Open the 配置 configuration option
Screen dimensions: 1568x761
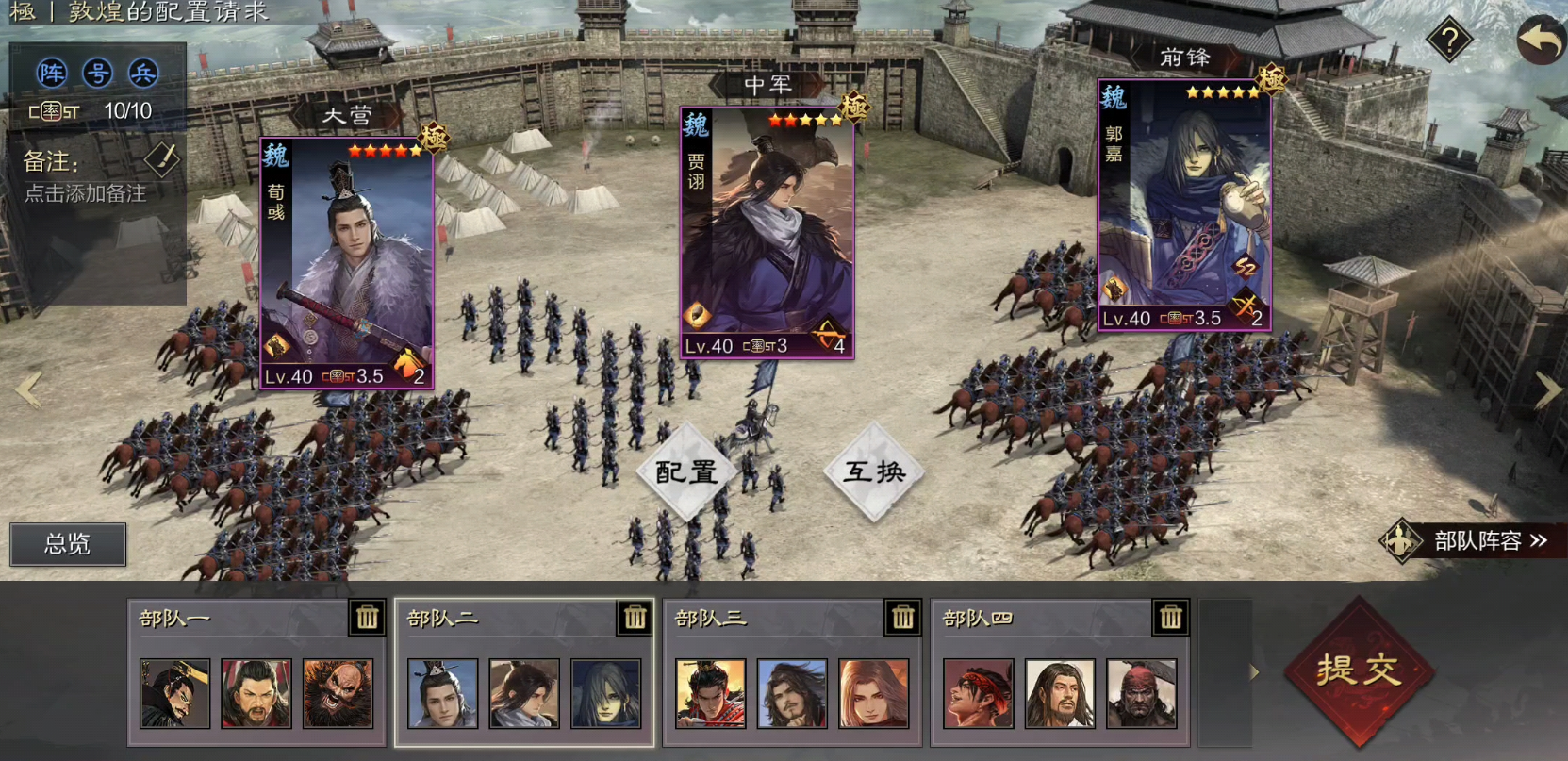[686, 471]
